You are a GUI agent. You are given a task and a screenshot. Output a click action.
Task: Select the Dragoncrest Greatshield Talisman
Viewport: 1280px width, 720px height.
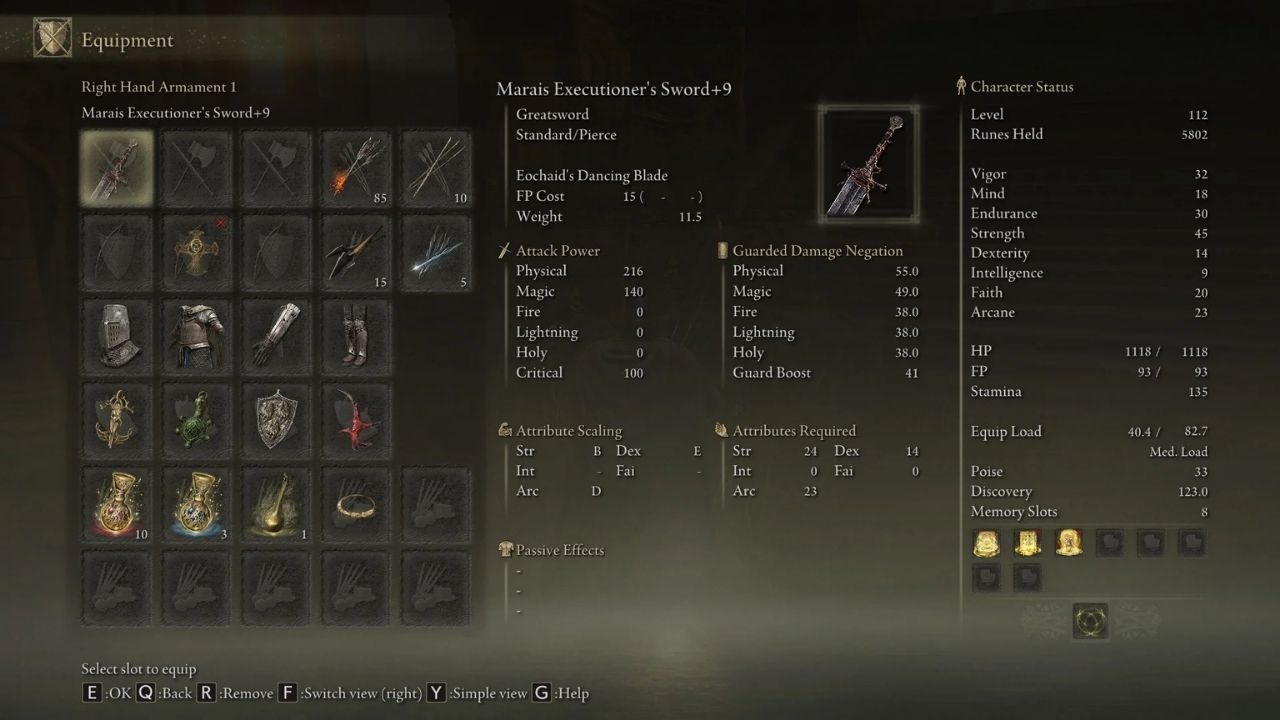[276, 420]
